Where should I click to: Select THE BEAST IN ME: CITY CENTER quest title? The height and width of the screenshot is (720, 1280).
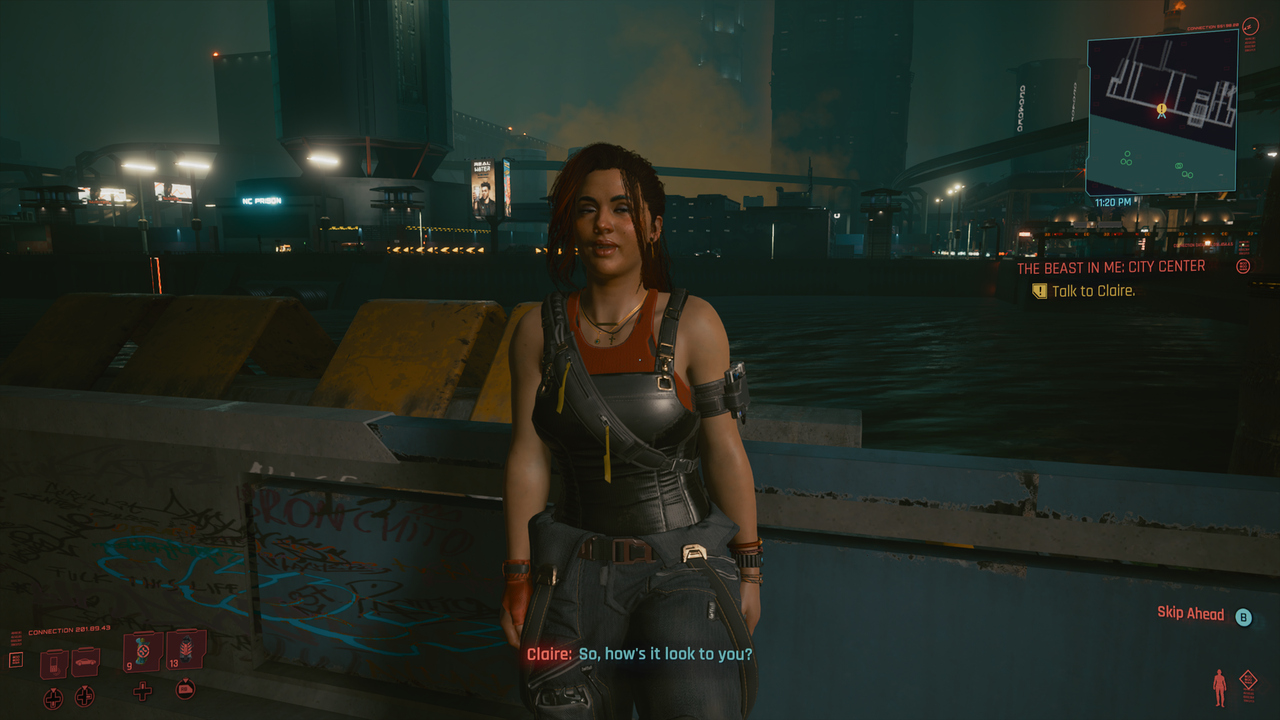pyautogui.click(x=1112, y=266)
